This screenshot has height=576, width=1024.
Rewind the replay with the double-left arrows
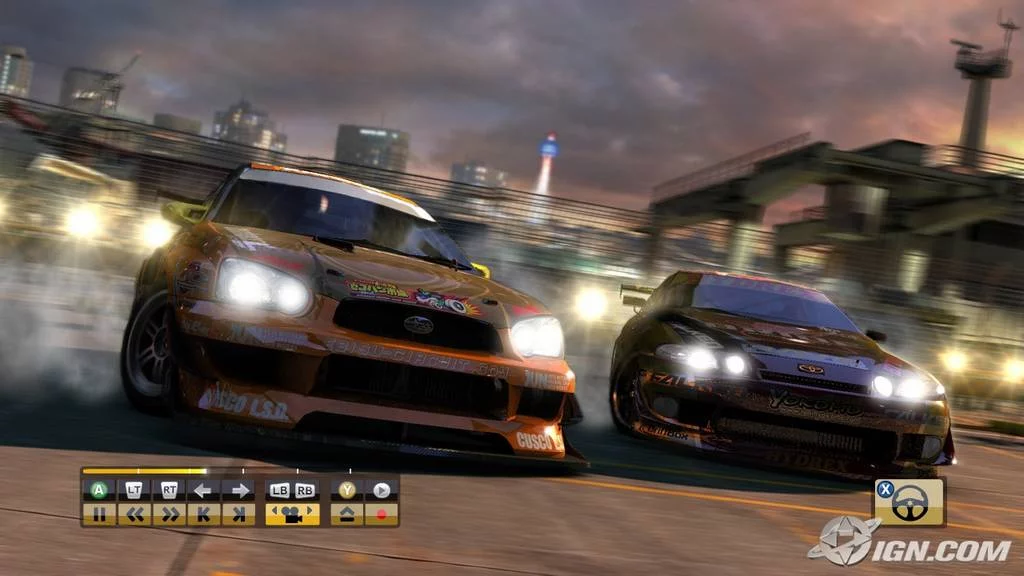point(134,514)
